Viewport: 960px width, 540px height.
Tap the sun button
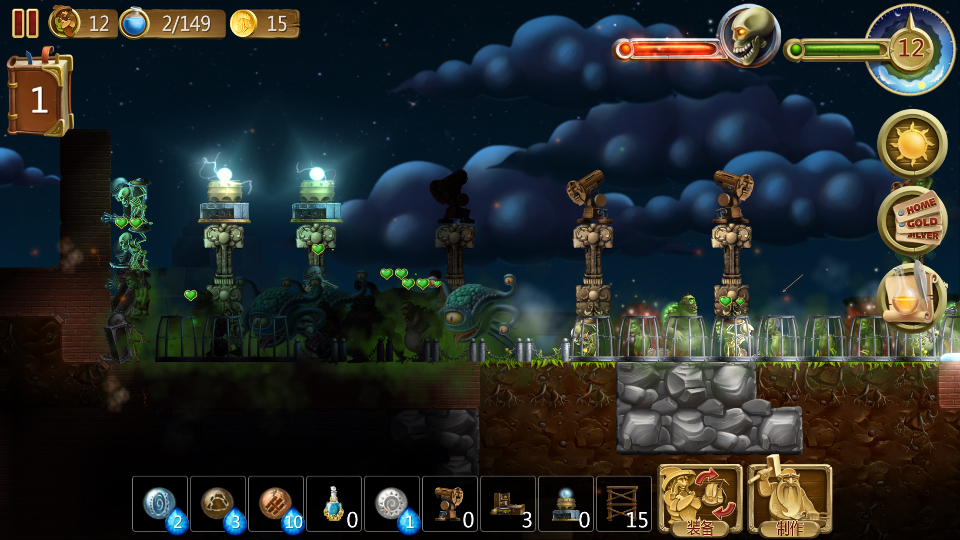click(912, 144)
